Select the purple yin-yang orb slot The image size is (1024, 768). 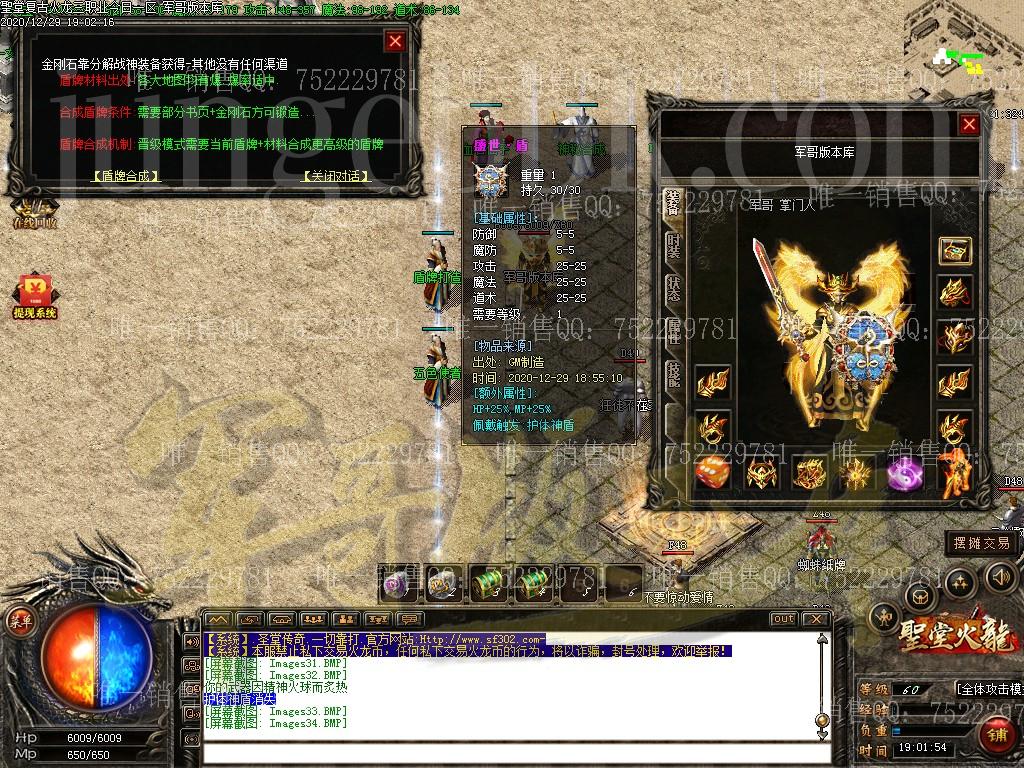pyautogui.click(x=904, y=472)
